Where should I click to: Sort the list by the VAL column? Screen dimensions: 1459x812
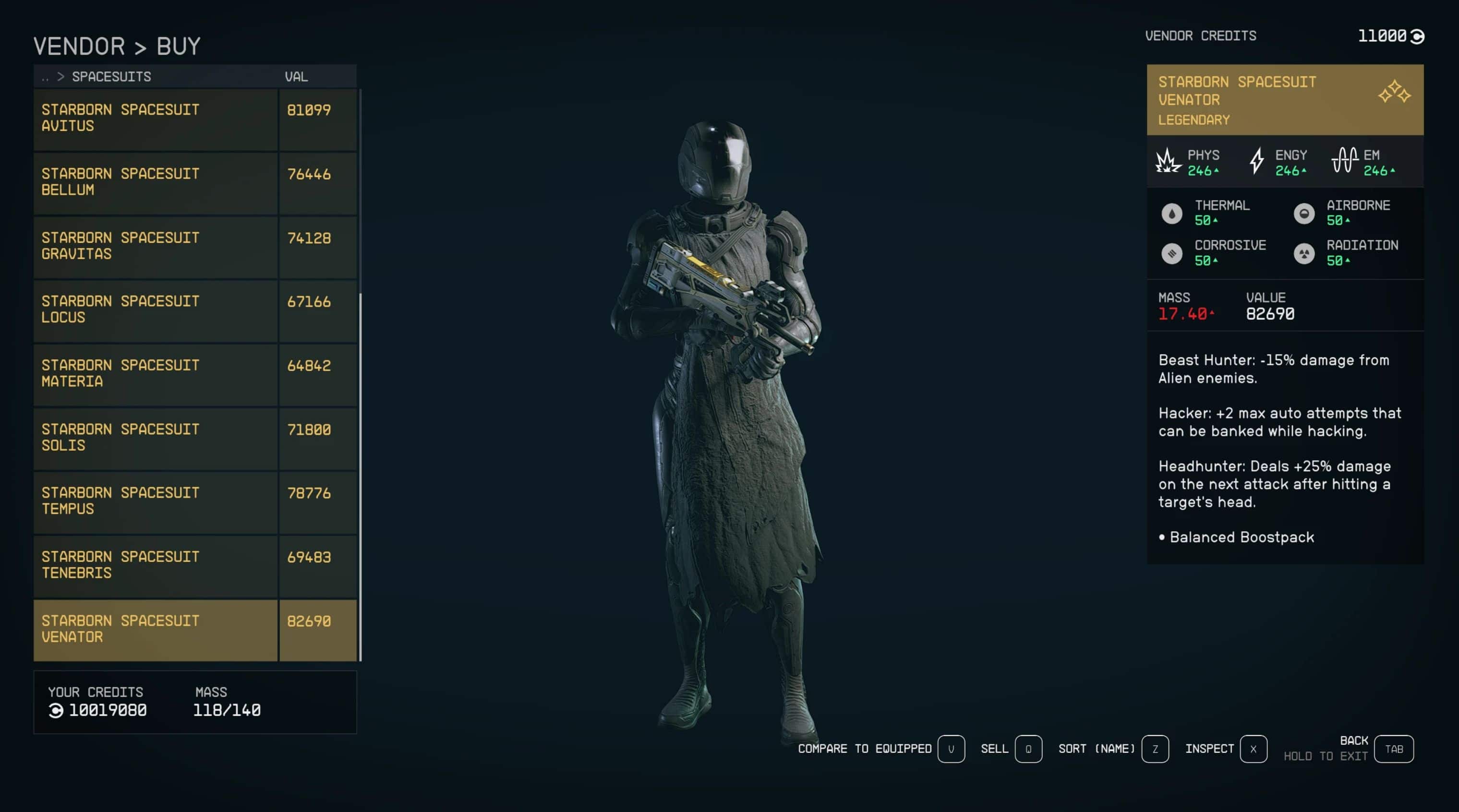tap(296, 77)
